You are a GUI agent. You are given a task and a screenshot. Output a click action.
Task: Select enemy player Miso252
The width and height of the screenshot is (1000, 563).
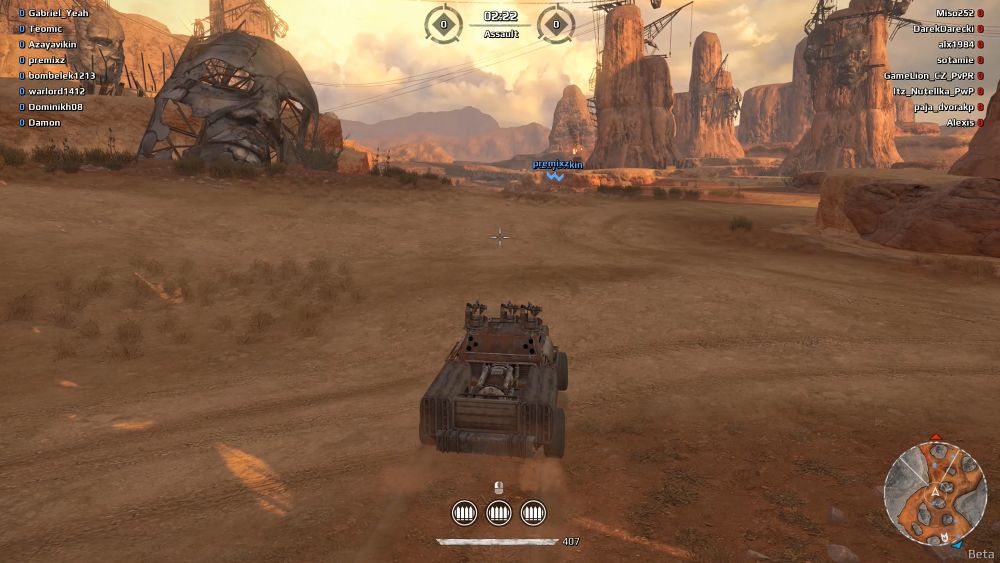pos(954,13)
